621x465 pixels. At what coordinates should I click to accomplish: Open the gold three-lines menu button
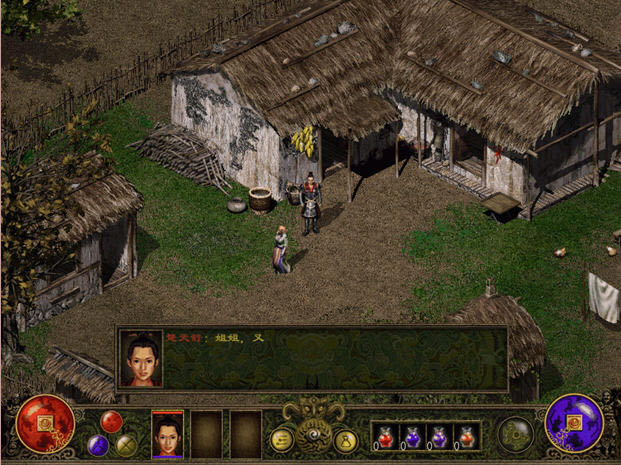pos(282,439)
